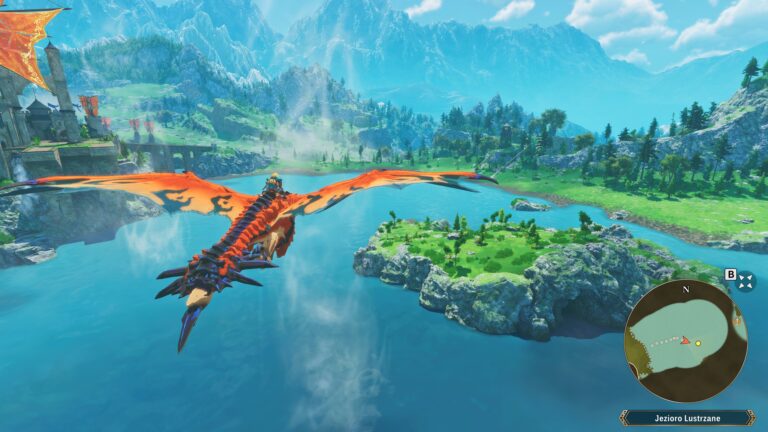Open the circular minimap
This screenshot has width=768, height=432.
click(x=686, y=341)
